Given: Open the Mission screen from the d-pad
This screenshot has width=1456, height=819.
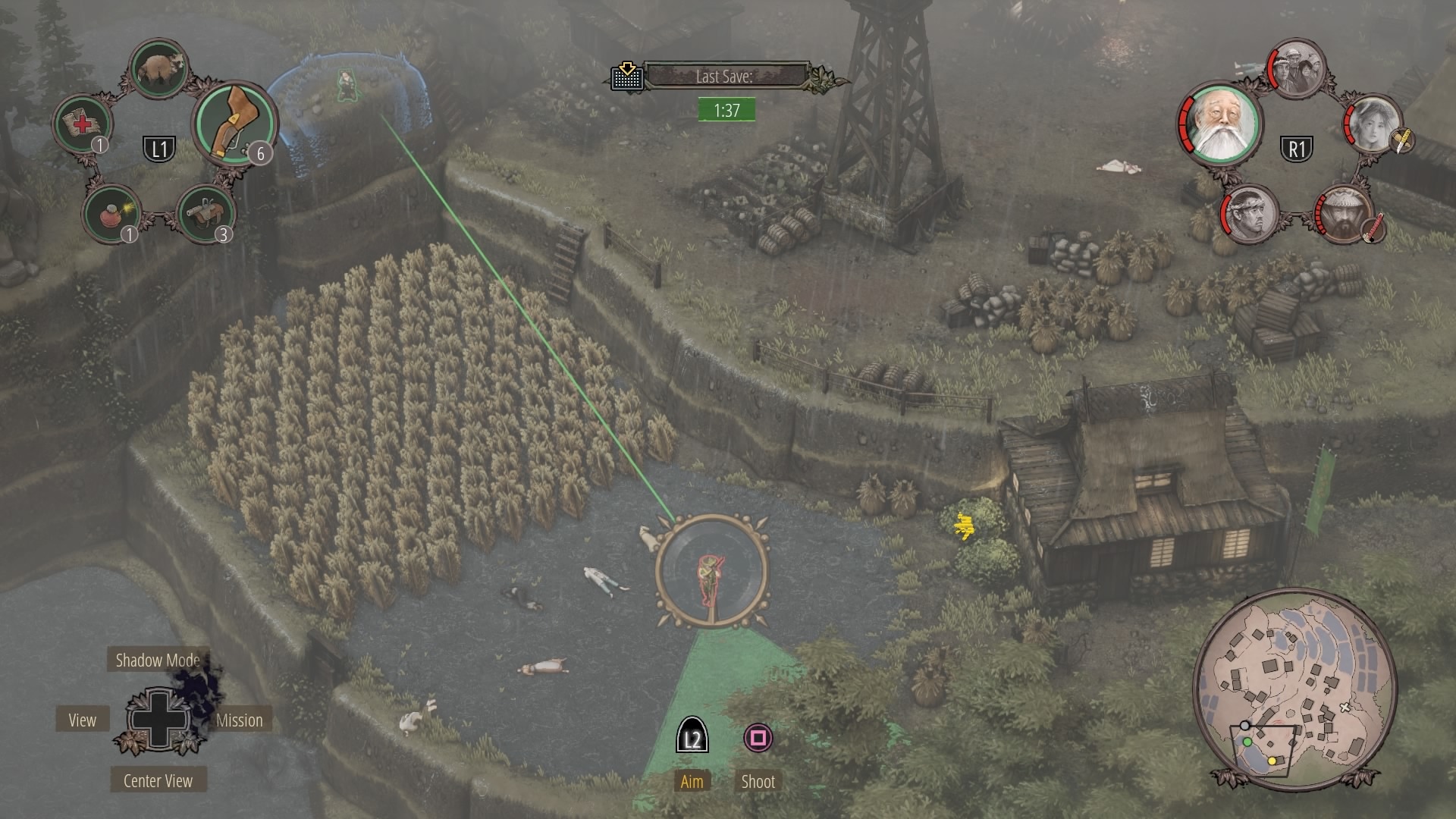Looking at the screenshot, I should click(x=239, y=720).
